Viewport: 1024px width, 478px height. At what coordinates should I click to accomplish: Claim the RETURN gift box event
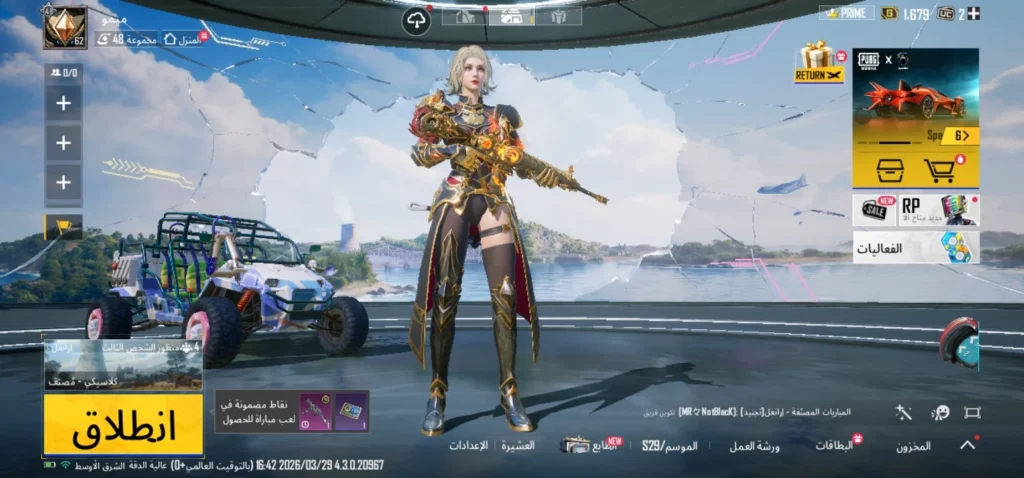click(x=819, y=62)
